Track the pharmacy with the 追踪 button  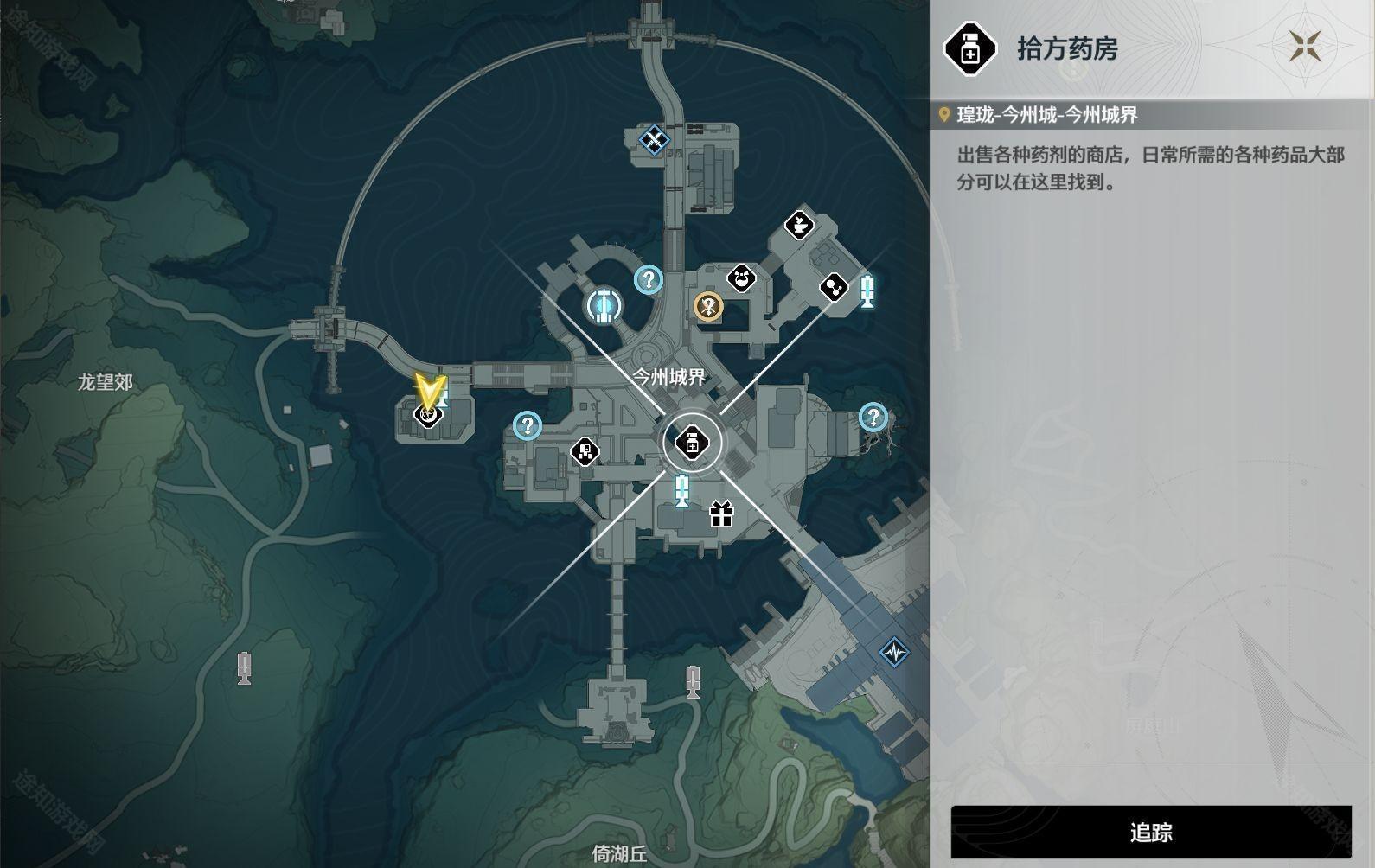click(1150, 832)
